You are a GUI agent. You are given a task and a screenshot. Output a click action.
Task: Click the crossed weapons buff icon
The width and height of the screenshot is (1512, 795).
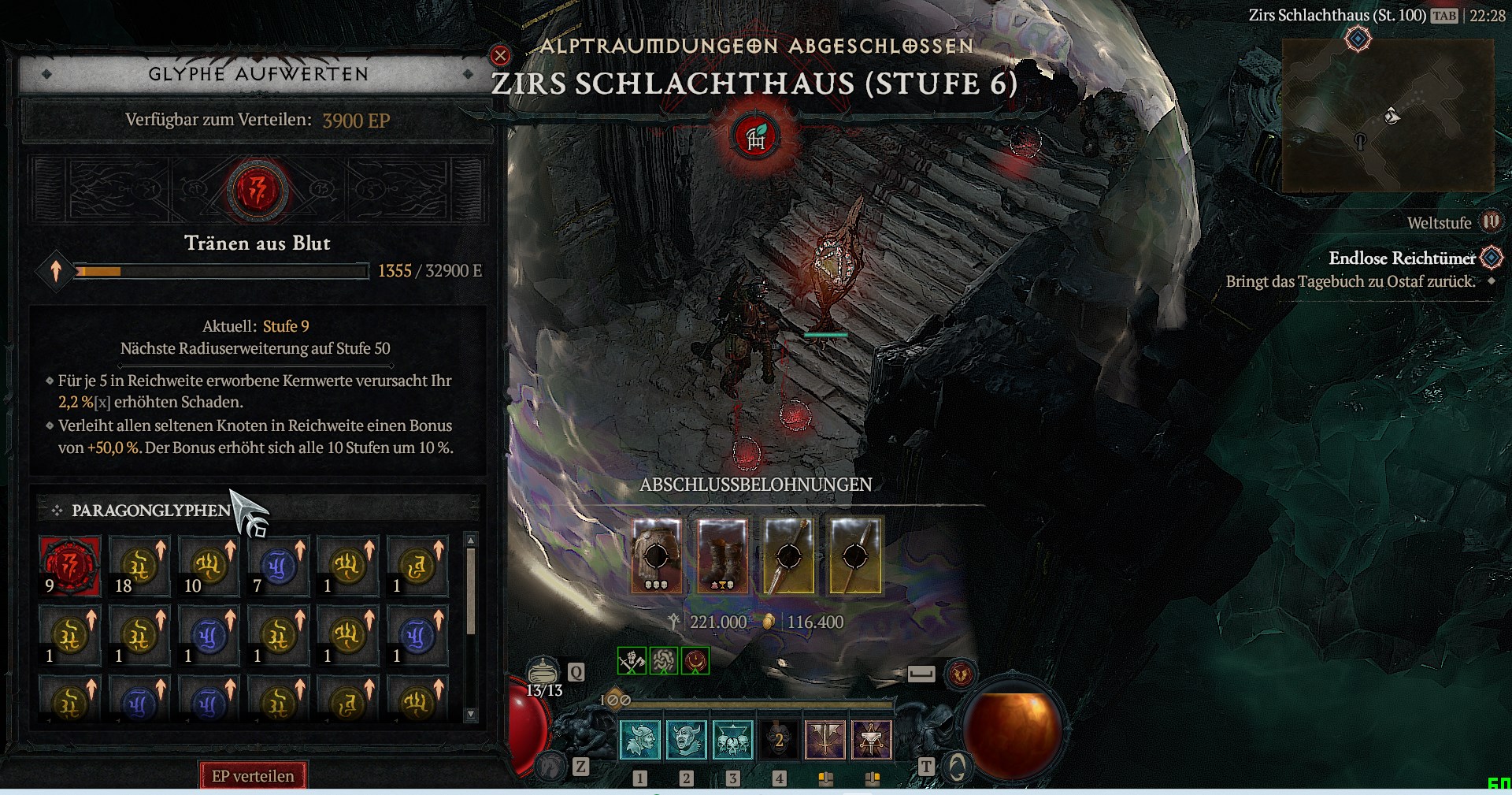point(632,660)
